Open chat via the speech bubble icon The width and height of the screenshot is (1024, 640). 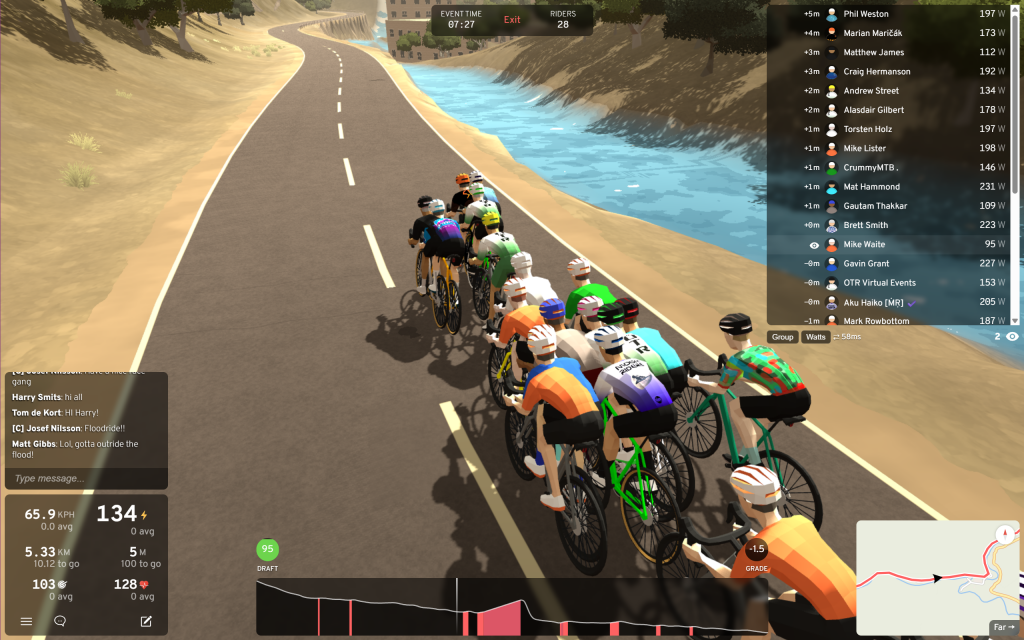click(x=60, y=621)
